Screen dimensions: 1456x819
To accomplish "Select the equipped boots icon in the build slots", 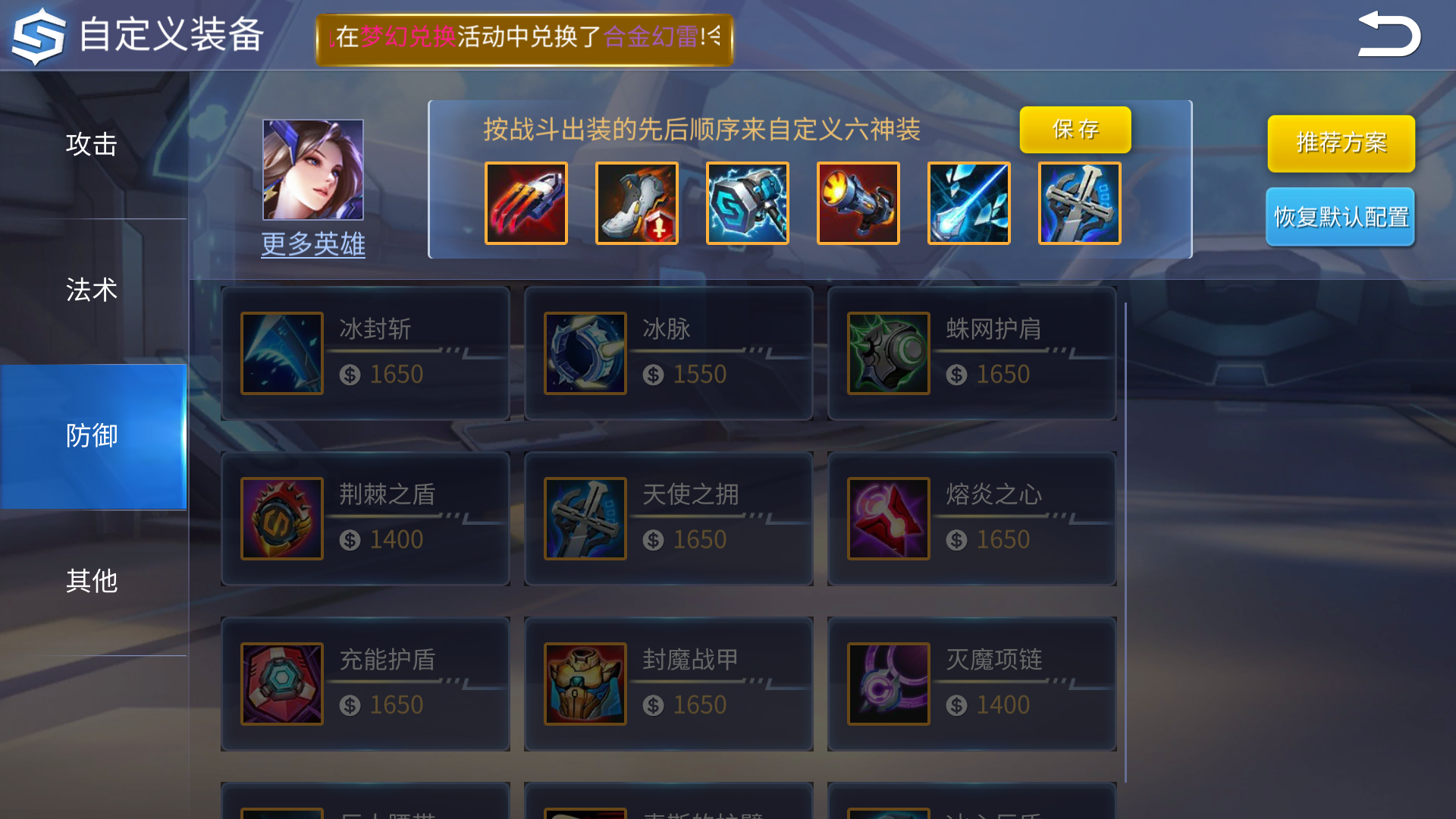I will point(636,202).
